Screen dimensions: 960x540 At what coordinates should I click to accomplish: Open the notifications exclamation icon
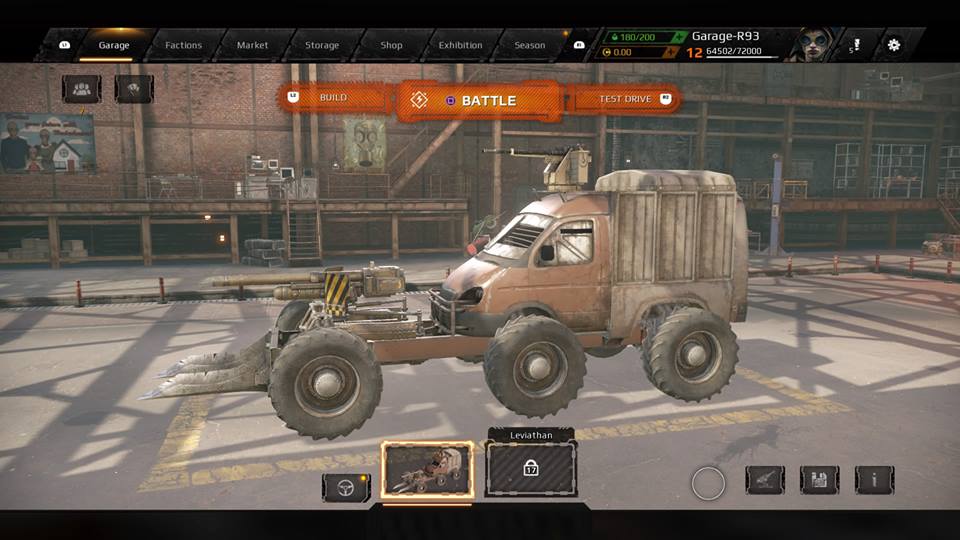(855, 46)
